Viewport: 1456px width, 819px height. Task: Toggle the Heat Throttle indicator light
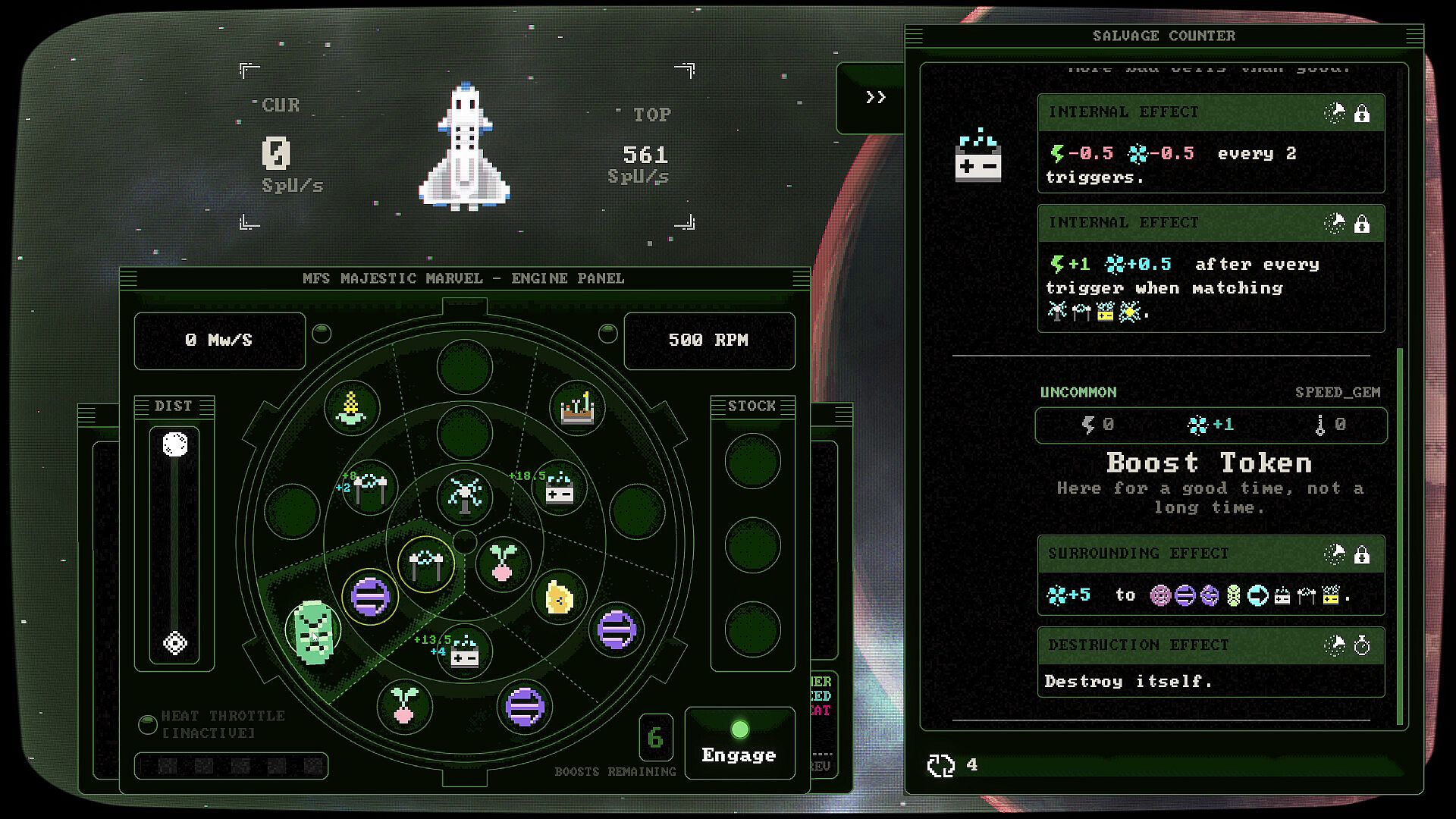[148, 724]
